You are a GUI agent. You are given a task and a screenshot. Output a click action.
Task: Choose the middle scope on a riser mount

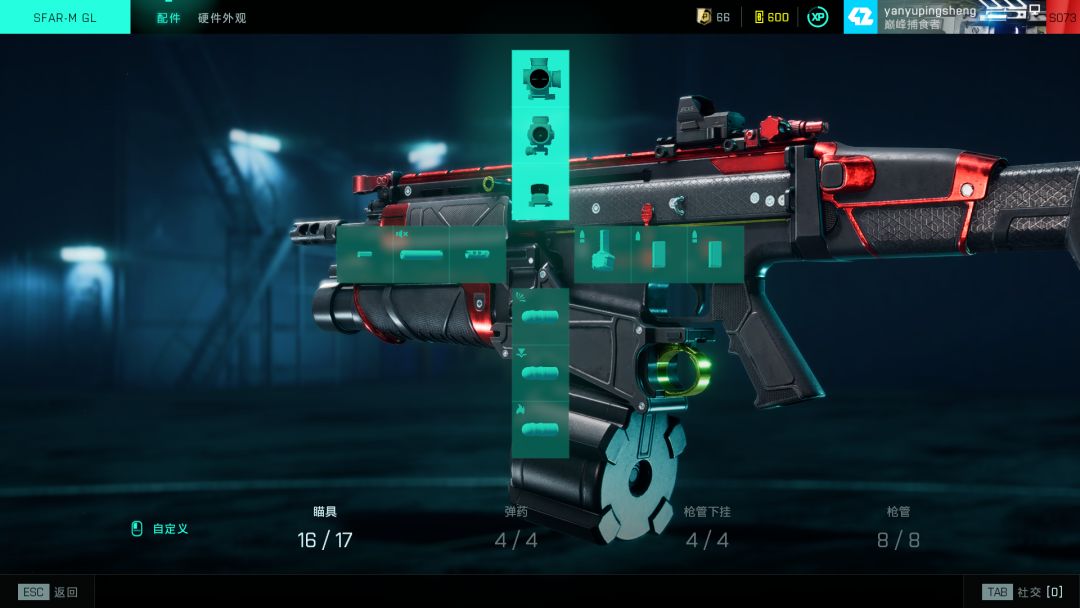click(x=540, y=134)
